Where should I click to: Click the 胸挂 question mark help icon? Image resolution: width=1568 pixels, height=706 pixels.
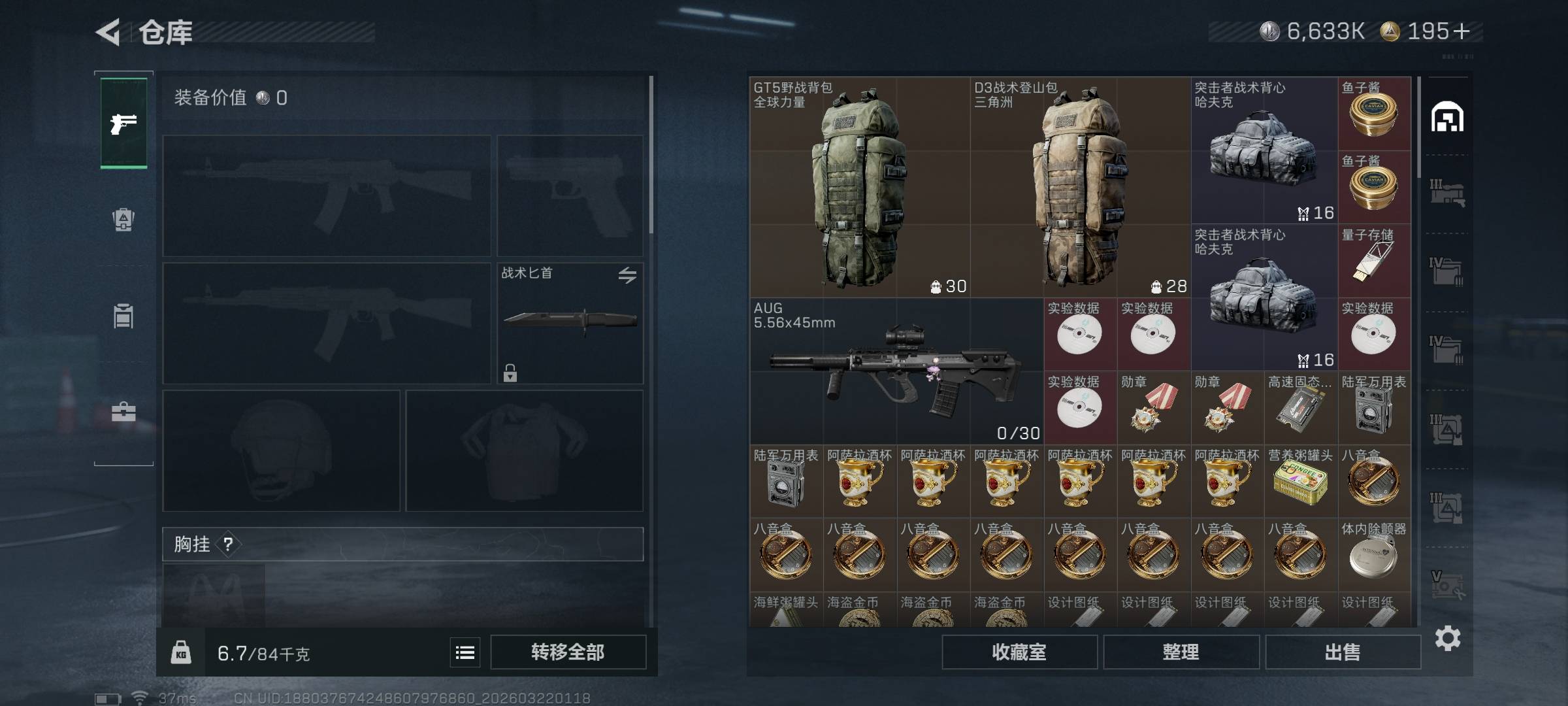[x=228, y=545]
